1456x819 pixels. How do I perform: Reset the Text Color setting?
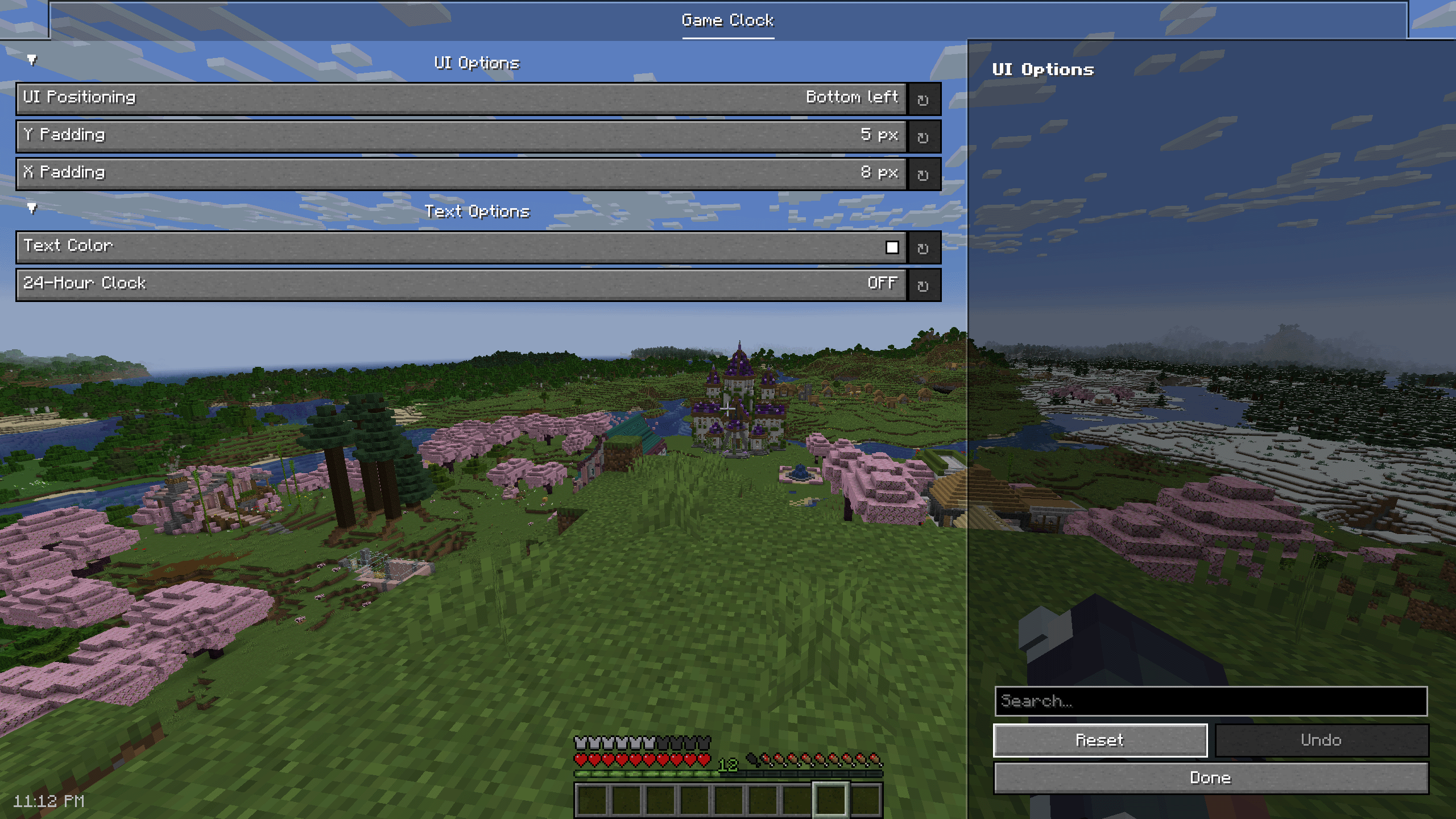click(x=924, y=247)
